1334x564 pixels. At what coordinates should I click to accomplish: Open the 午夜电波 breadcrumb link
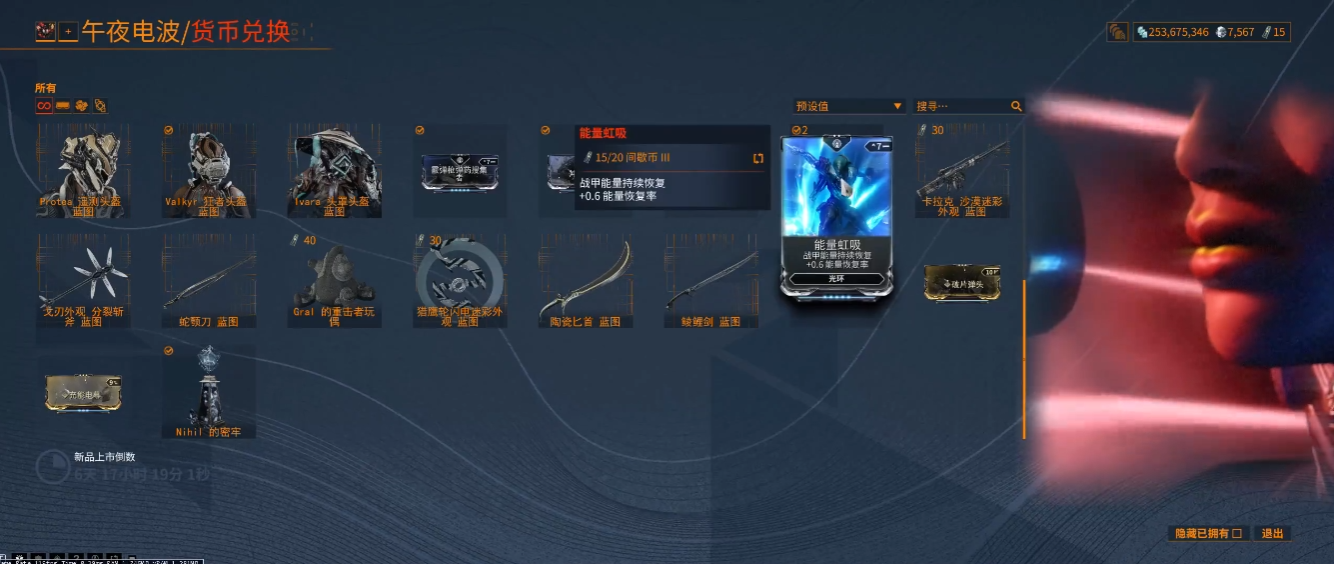(x=130, y=32)
